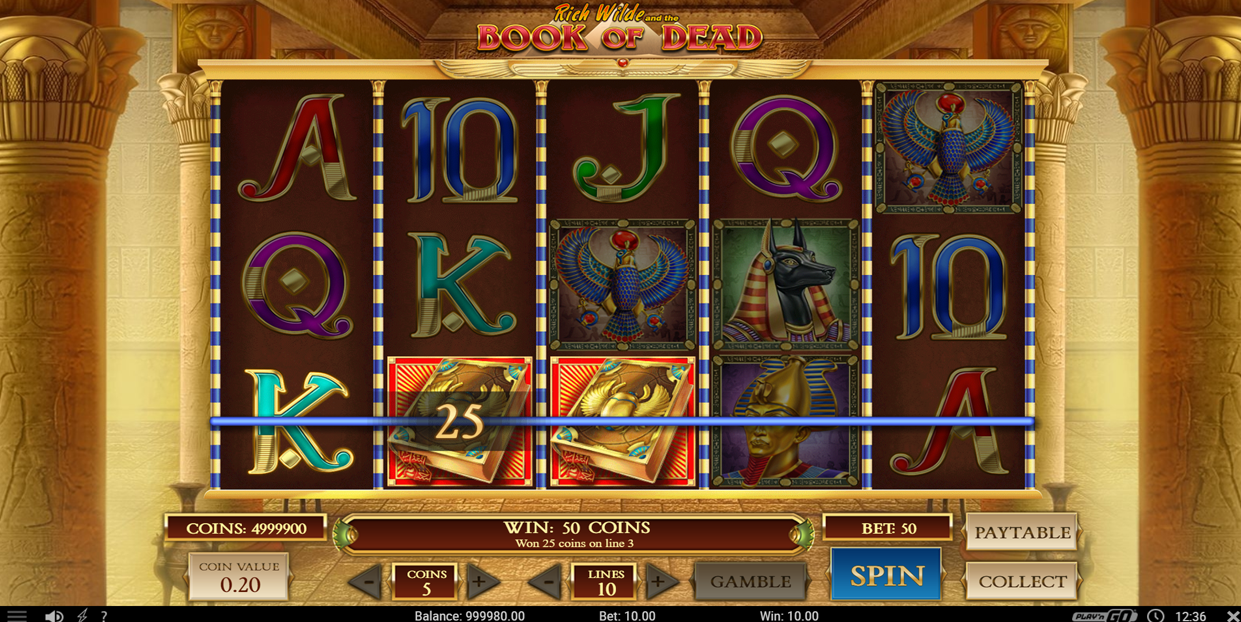The width and height of the screenshot is (1241, 622).
Task: Open the Paytable
Action: (1021, 532)
